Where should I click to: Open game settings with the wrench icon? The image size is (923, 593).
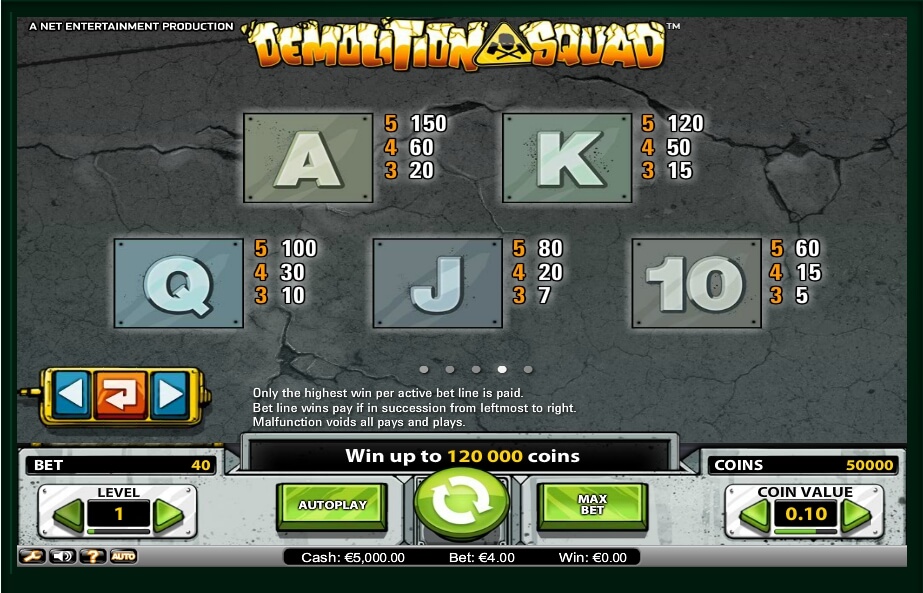tap(31, 556)
